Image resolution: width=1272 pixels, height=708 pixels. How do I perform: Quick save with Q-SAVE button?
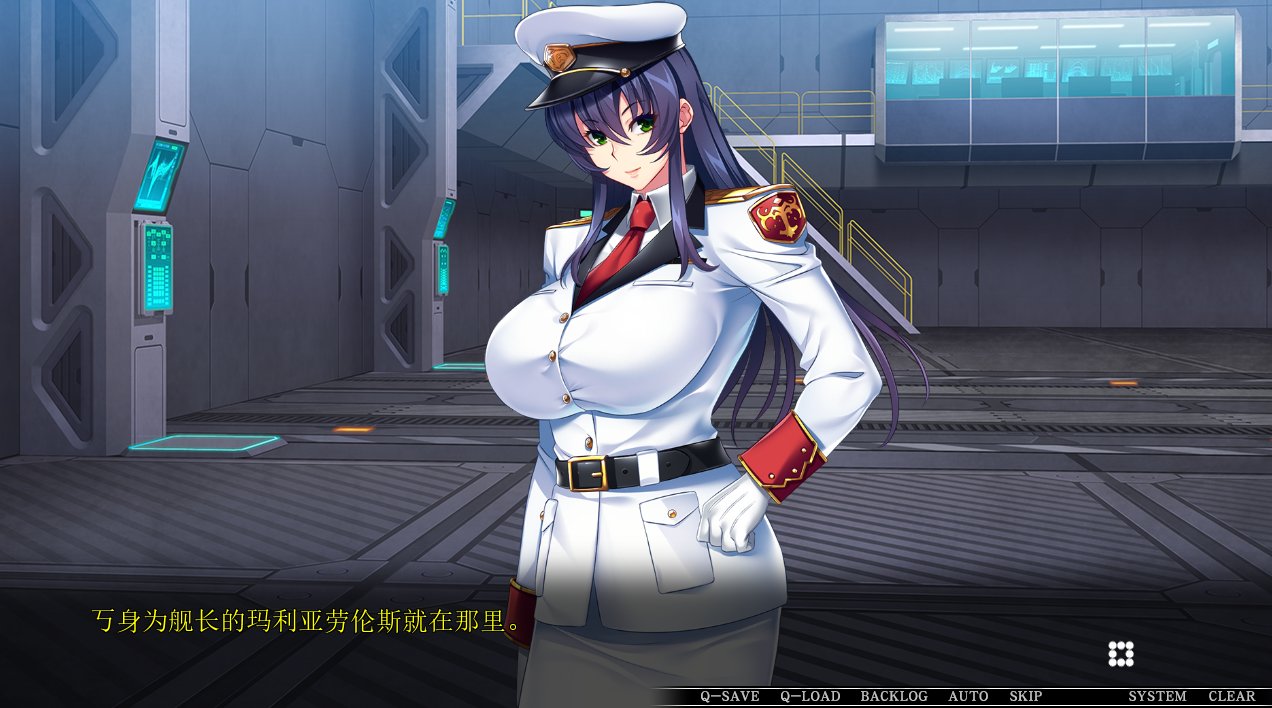[x=729, y=696]
